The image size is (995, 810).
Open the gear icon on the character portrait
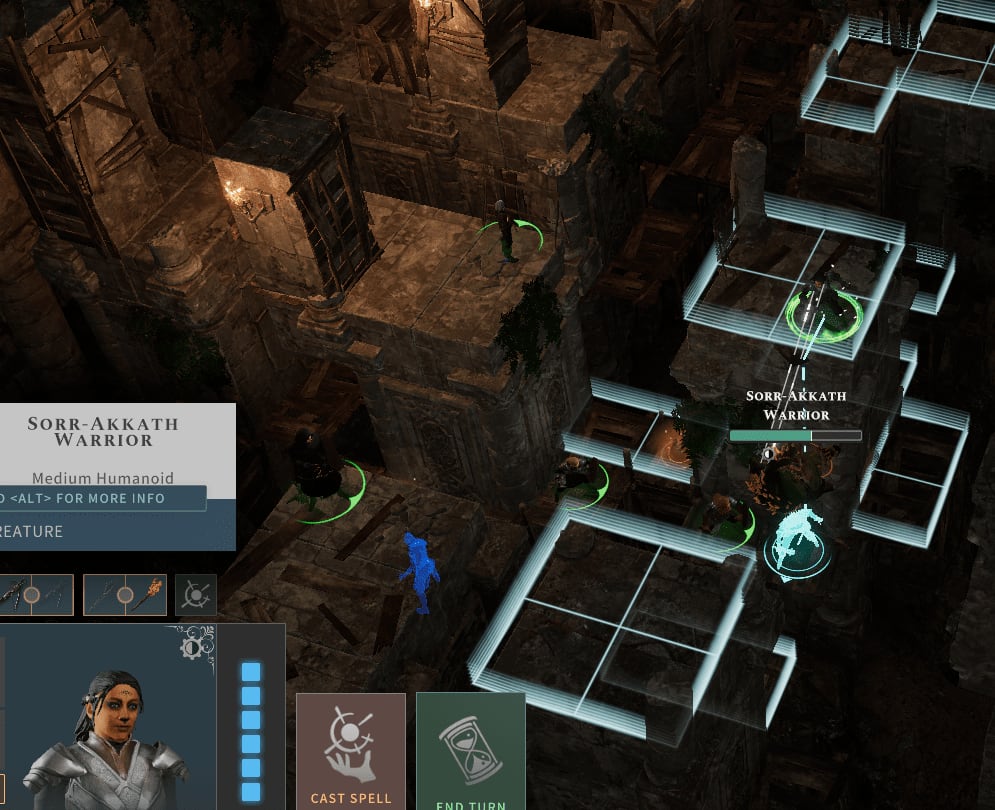(x=190, y=647)
